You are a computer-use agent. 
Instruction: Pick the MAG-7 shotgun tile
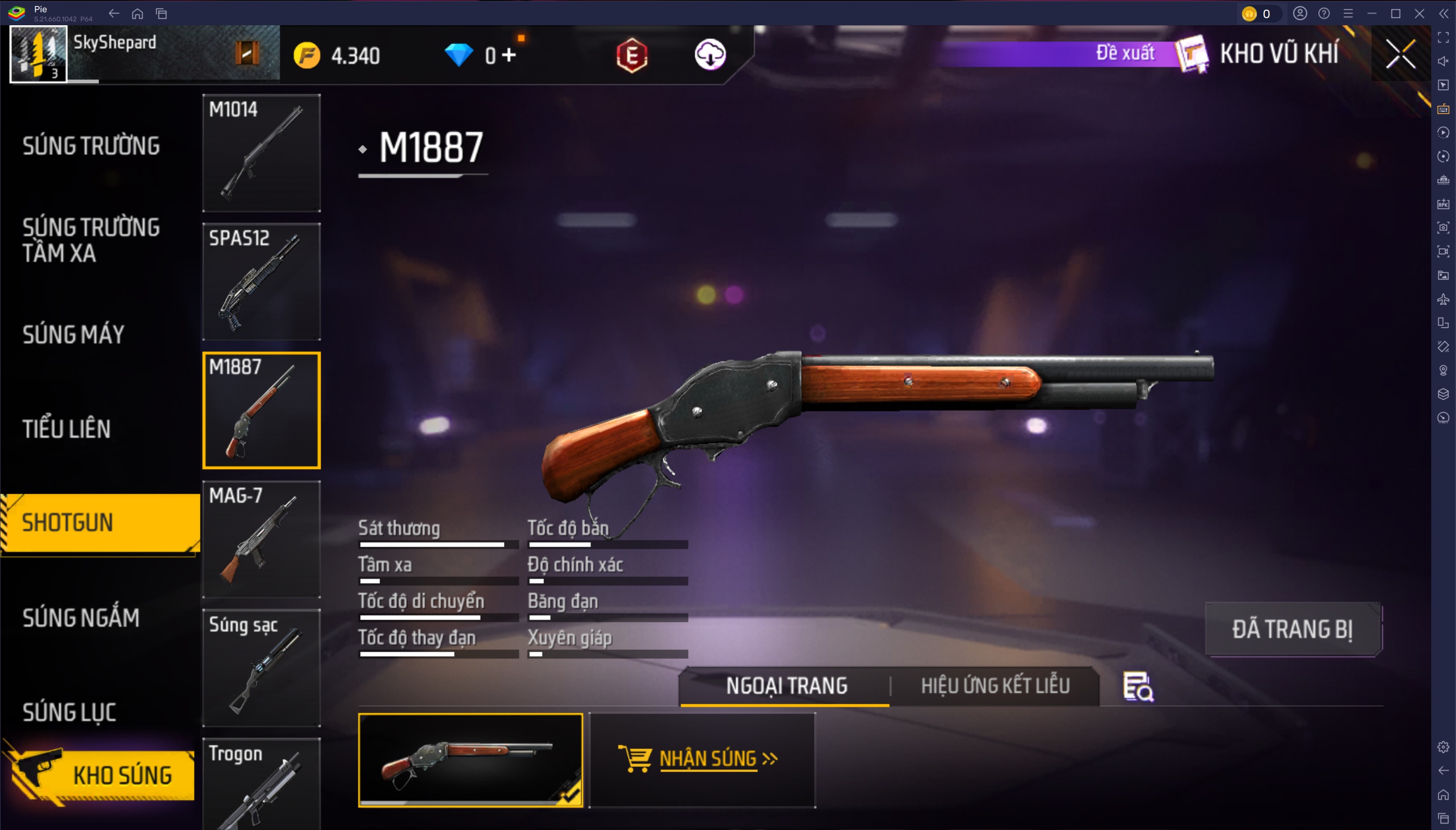tap(262, 539)
